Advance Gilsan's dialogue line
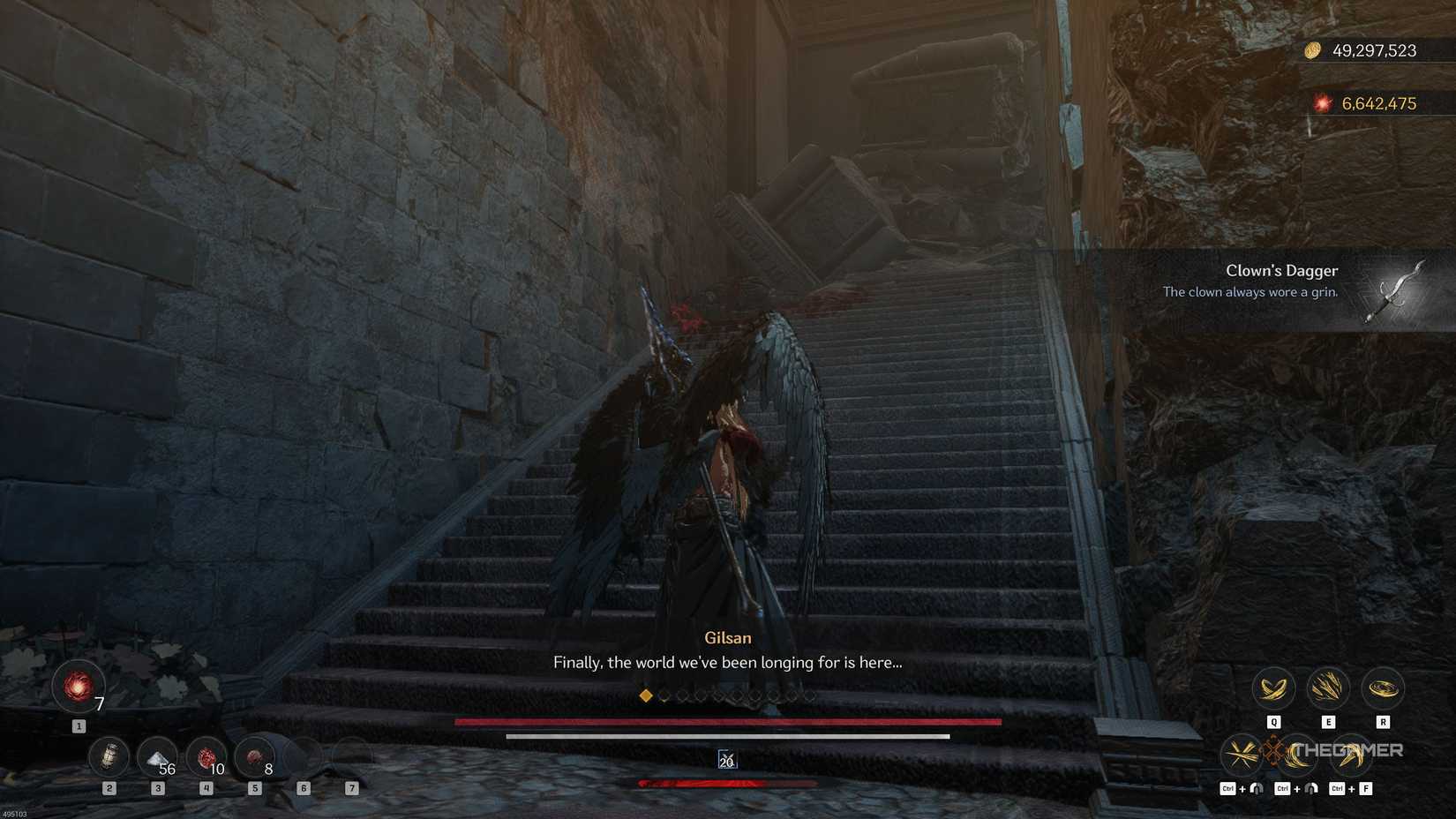This screenshot has width=1456, height=819. pyautogui.click(x=728, y=662)
